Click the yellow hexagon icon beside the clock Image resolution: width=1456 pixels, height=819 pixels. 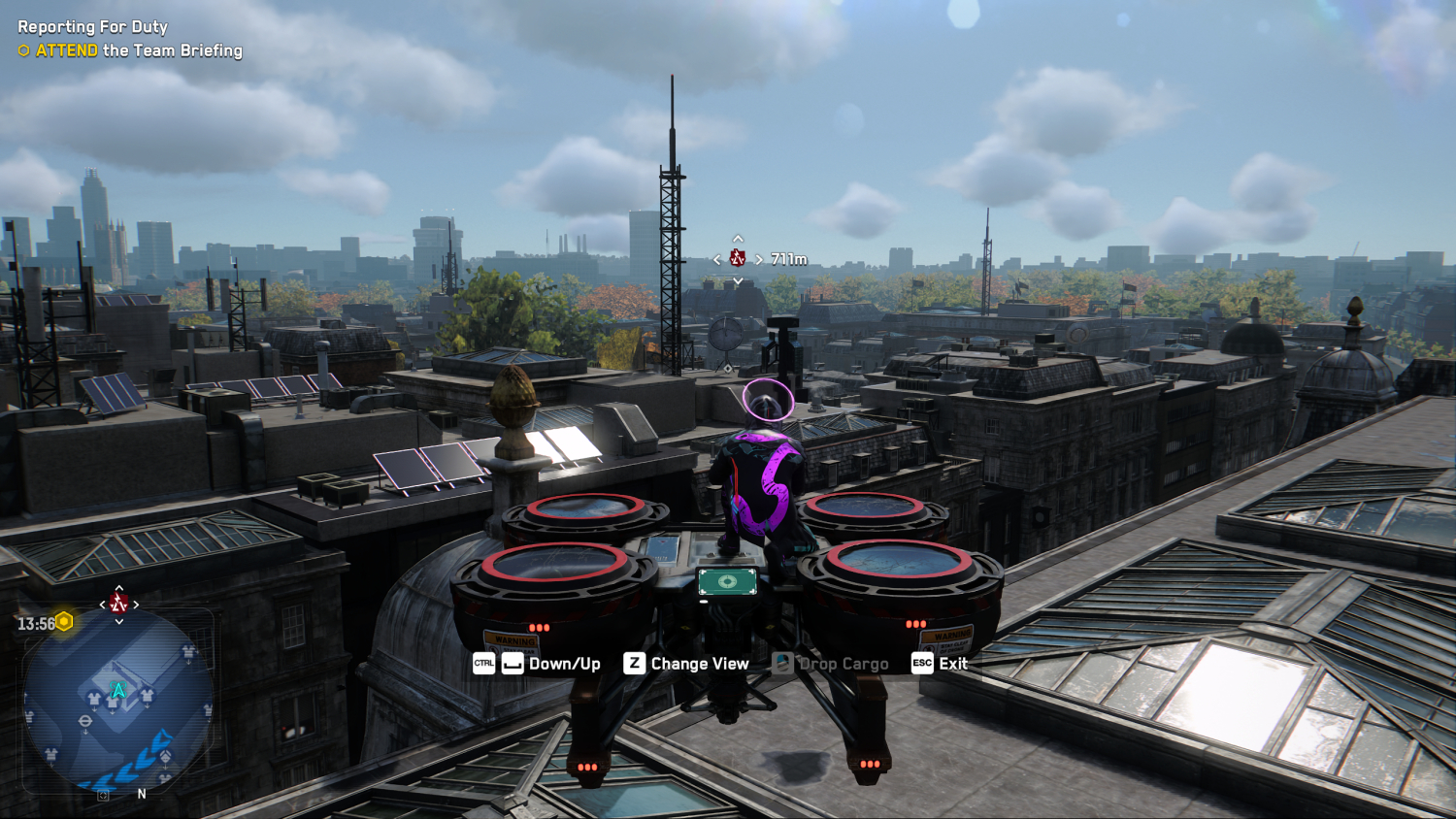[x=65, y=621]
